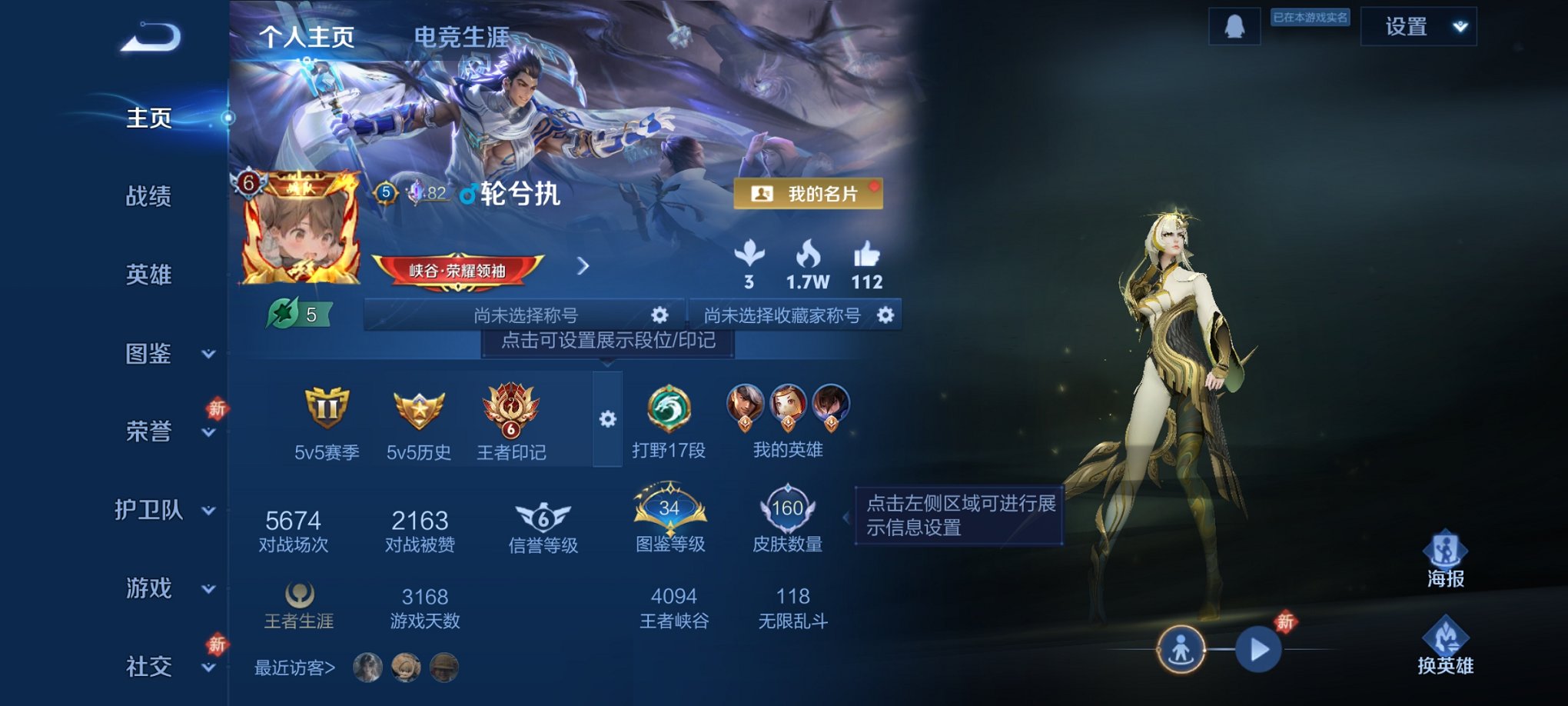
Task: Click the gear next to 尚未选择称号
Action: (x=661, y=314)
